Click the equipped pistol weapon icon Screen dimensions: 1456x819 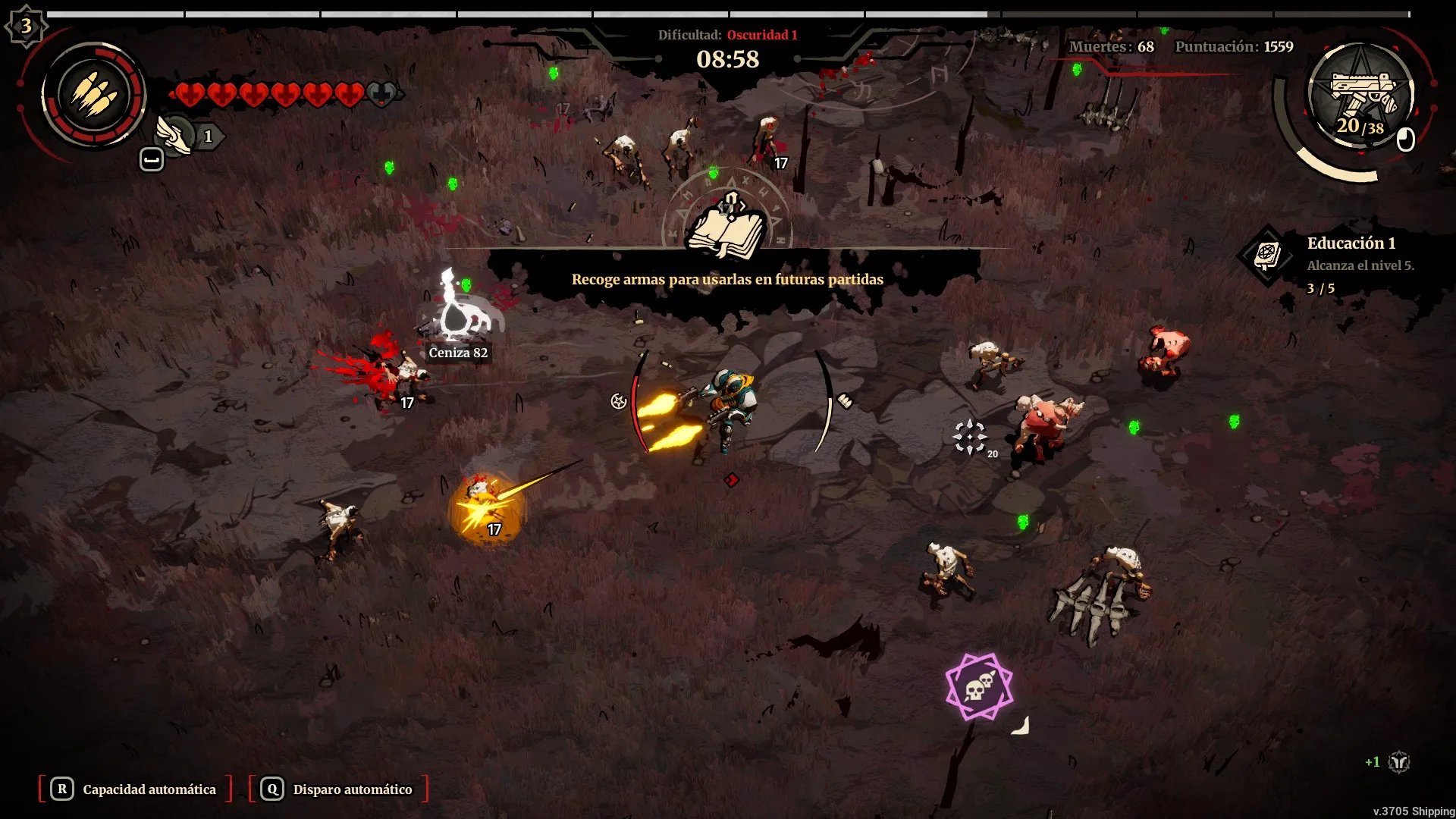click(x=1361, y=94)
